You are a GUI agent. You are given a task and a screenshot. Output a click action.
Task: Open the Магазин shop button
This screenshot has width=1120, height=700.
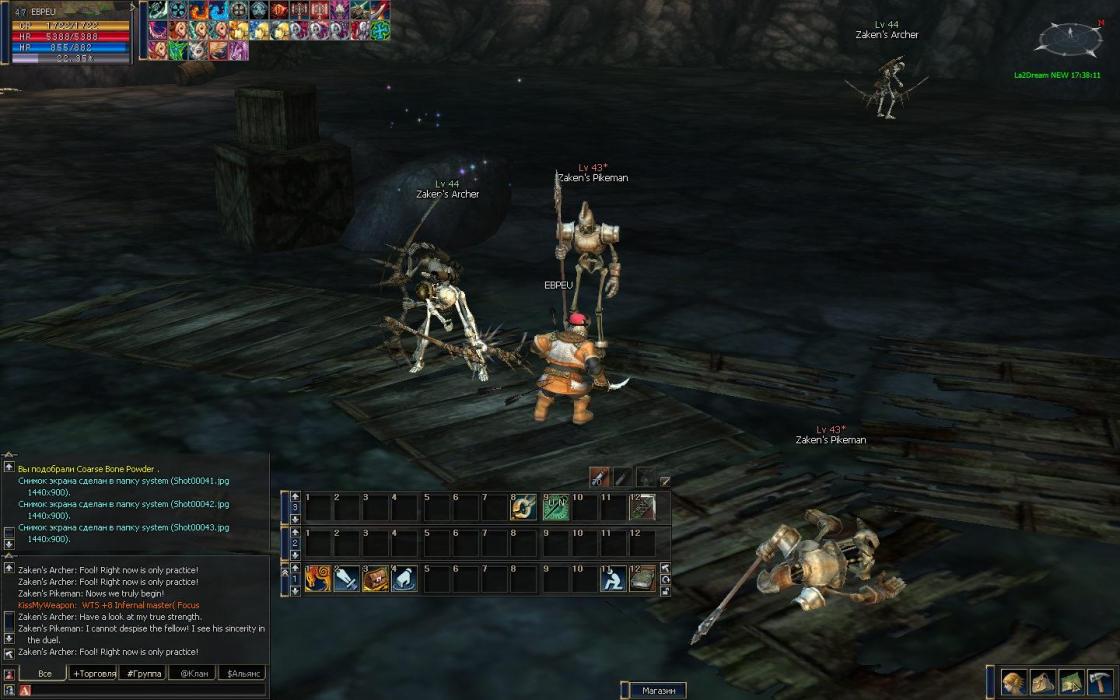click(x=658, y=690)
